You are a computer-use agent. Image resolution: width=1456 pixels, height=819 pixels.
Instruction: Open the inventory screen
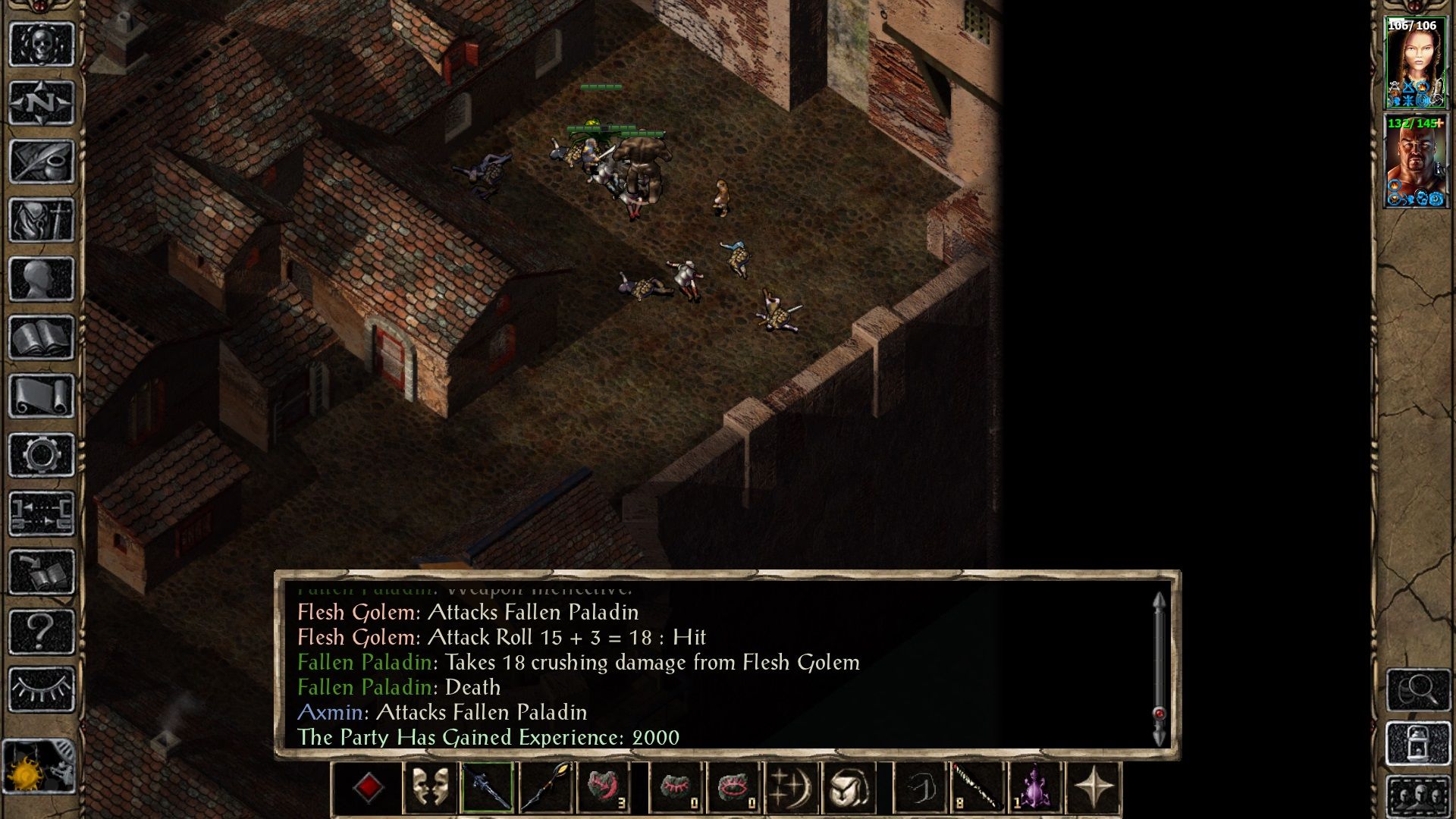pyautogui.click(x=42, y=220)
